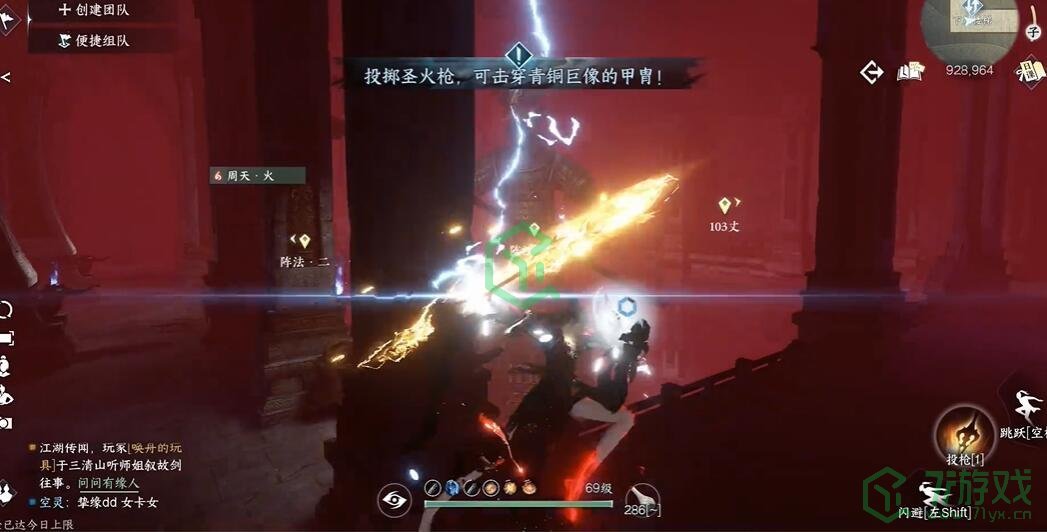
Task: Collapse the left side panel arrow
Action: tap(6, 77)
